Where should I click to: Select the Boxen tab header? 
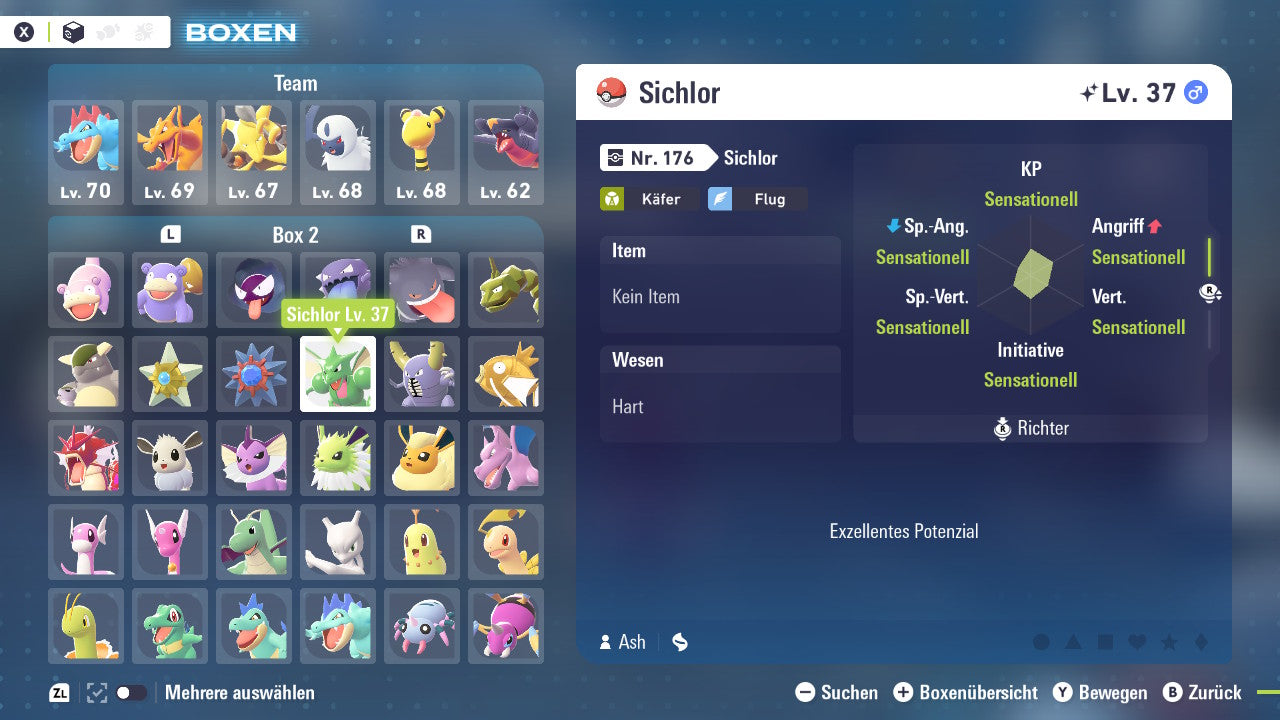(239, 32)
